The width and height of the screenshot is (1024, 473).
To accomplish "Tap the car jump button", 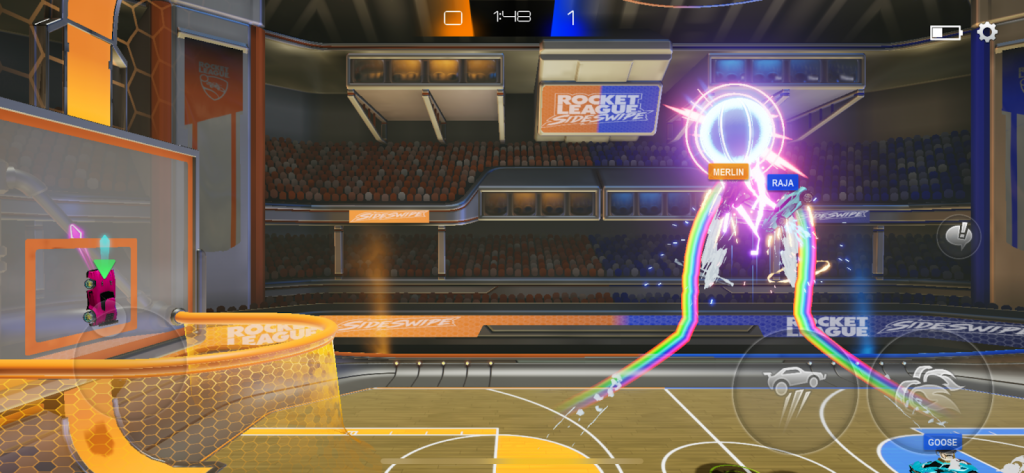I will (794, 390).
